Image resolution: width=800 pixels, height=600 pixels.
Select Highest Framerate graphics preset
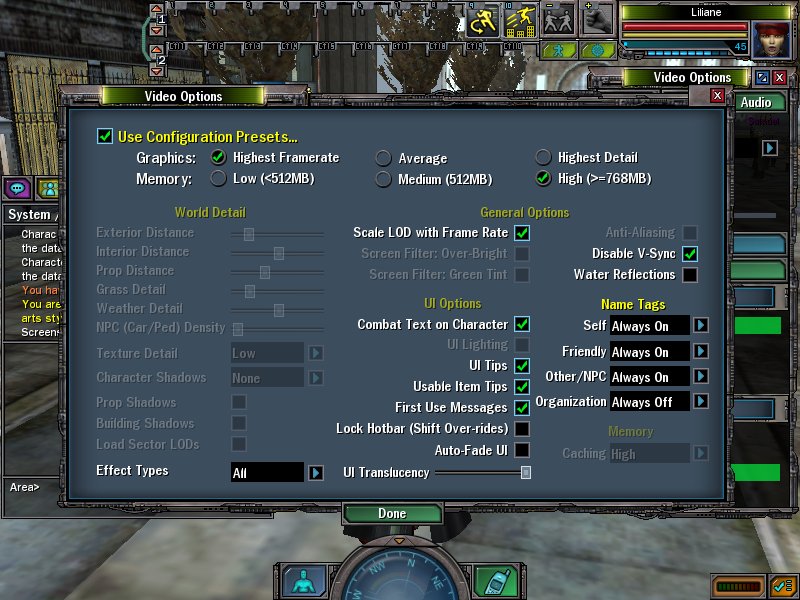(219, 157)
